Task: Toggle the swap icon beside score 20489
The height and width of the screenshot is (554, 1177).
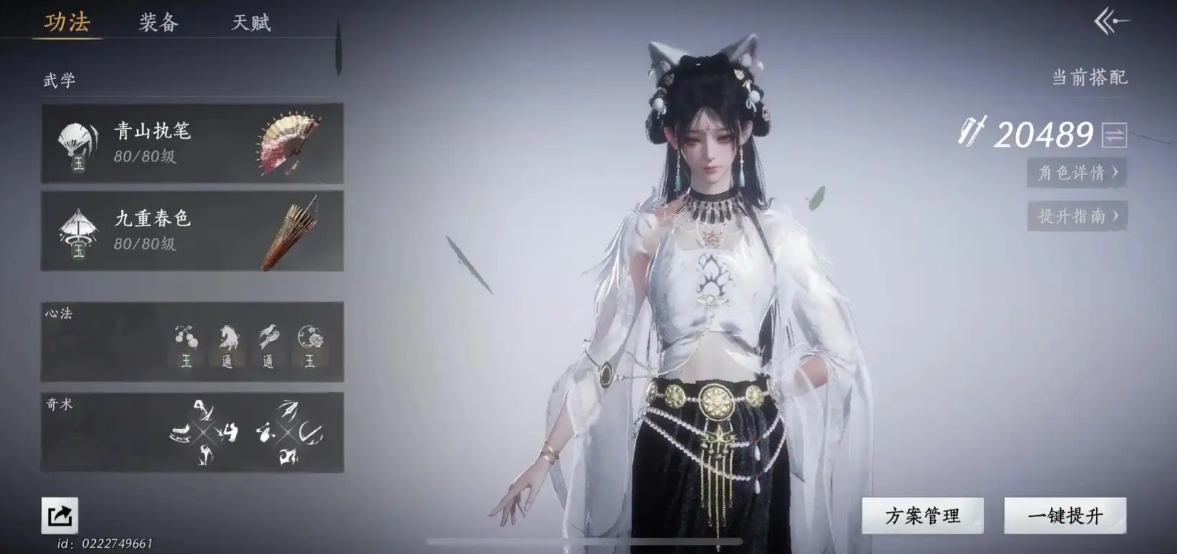Action: coord(1114,135)
